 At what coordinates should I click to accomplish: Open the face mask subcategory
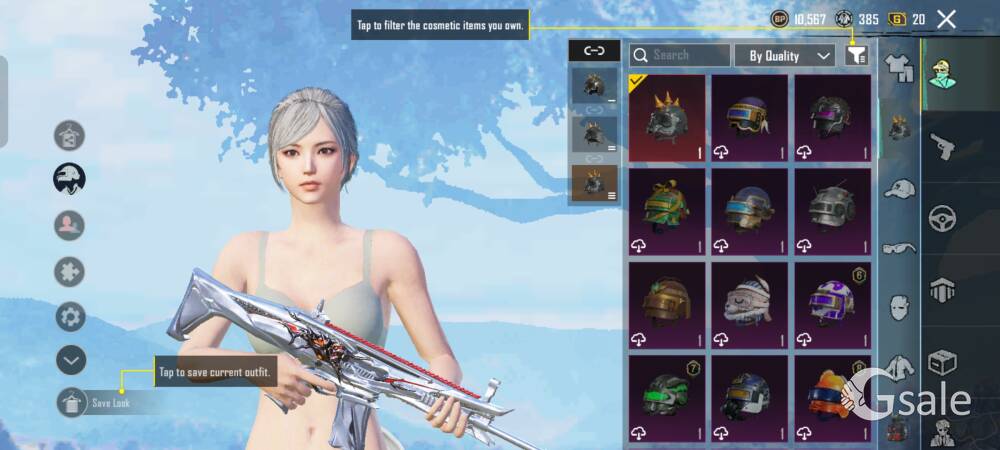[x=900, y=307]
